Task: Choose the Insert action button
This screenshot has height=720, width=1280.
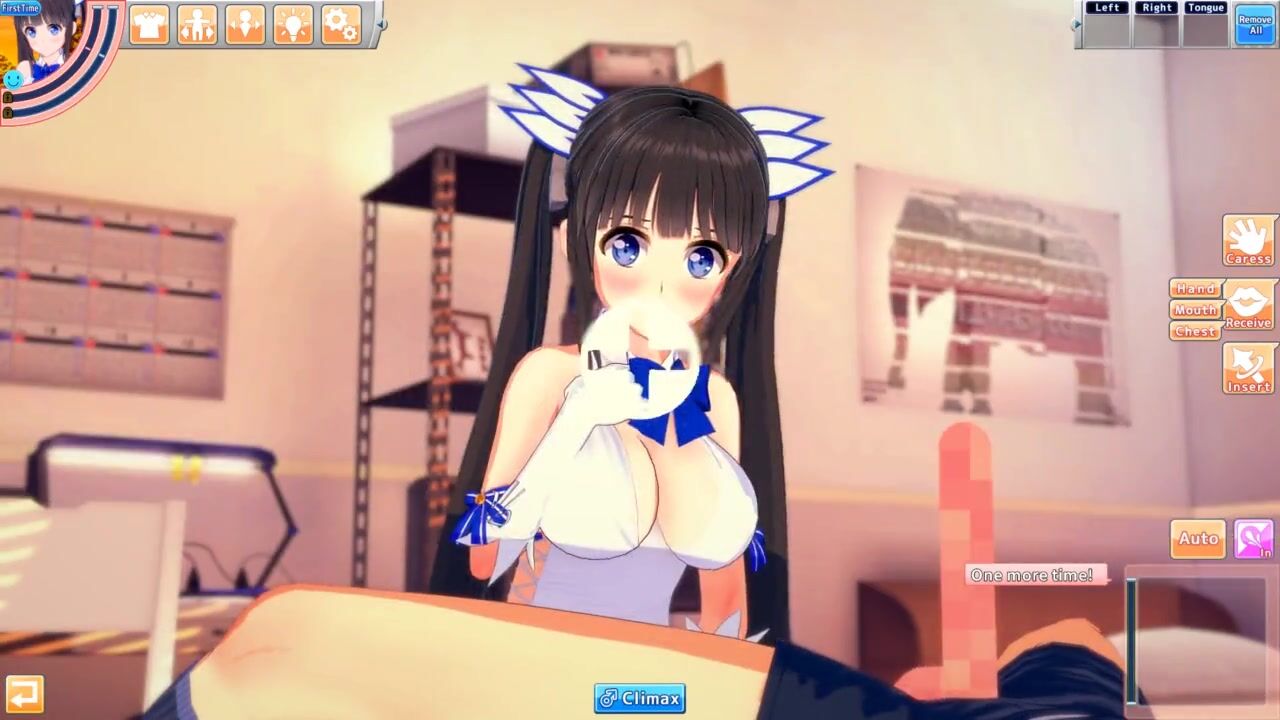Action: tap(1248, 368)
